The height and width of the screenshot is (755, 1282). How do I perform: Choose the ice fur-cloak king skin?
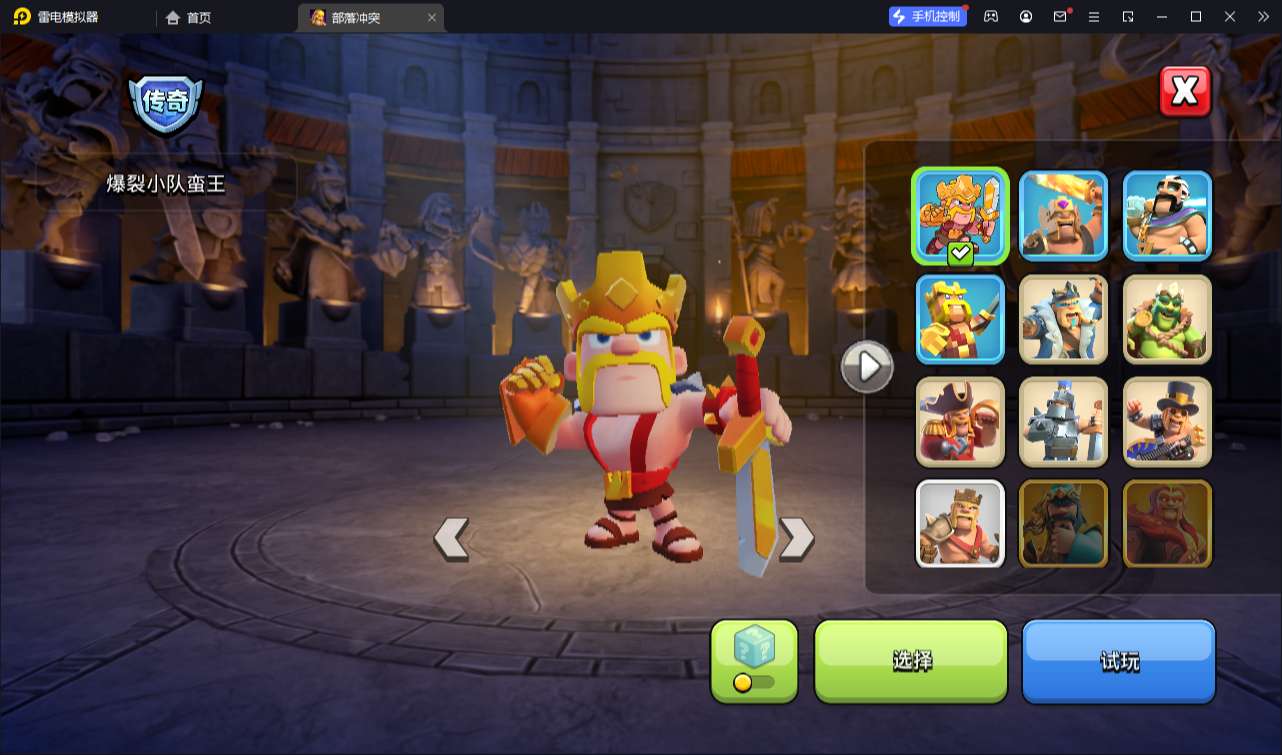tap(1063, 319)
